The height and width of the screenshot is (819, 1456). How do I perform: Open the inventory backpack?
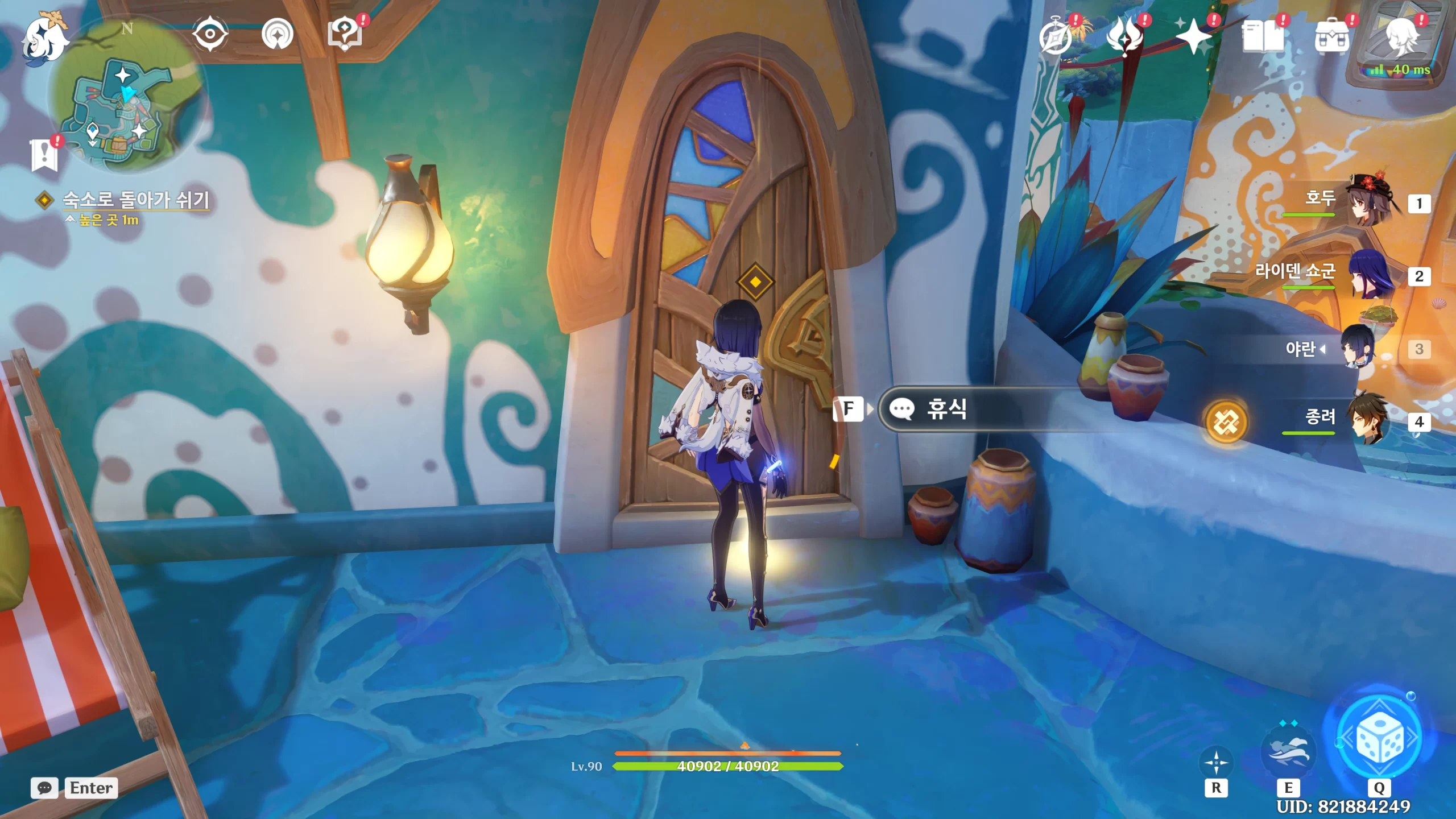tap(1331, 36)
